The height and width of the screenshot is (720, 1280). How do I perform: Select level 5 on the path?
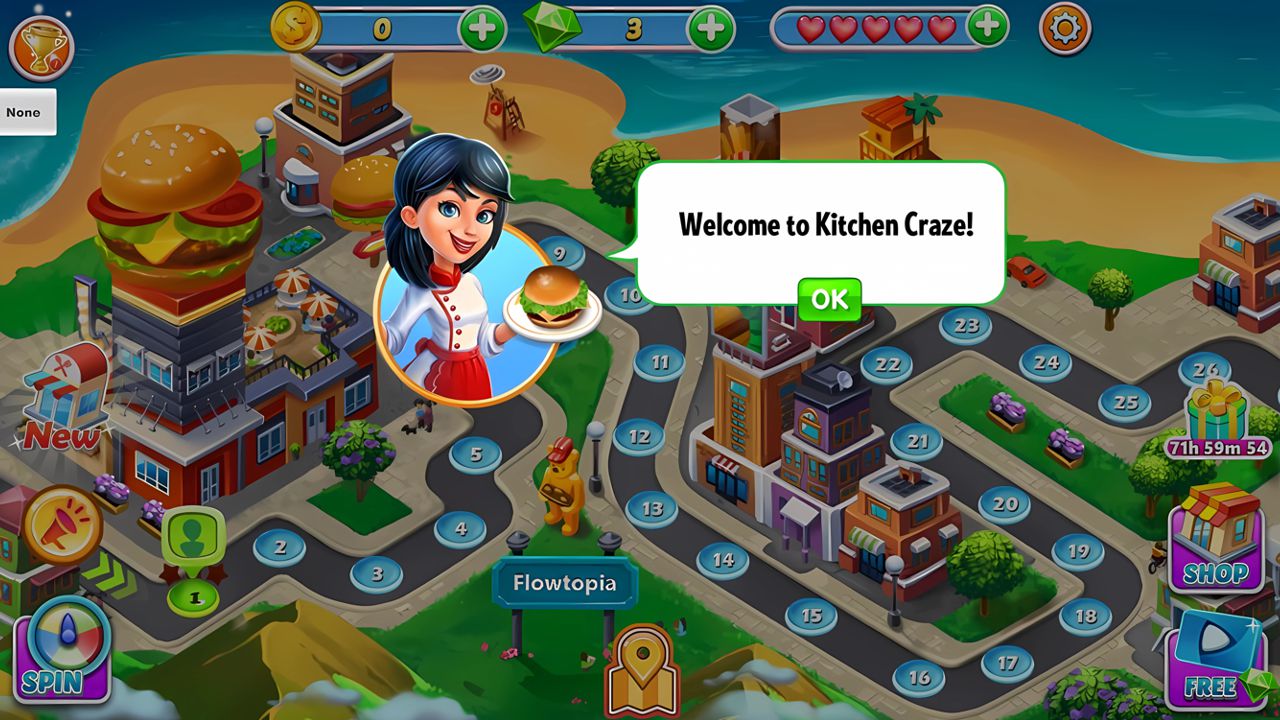tap(478, 453)
